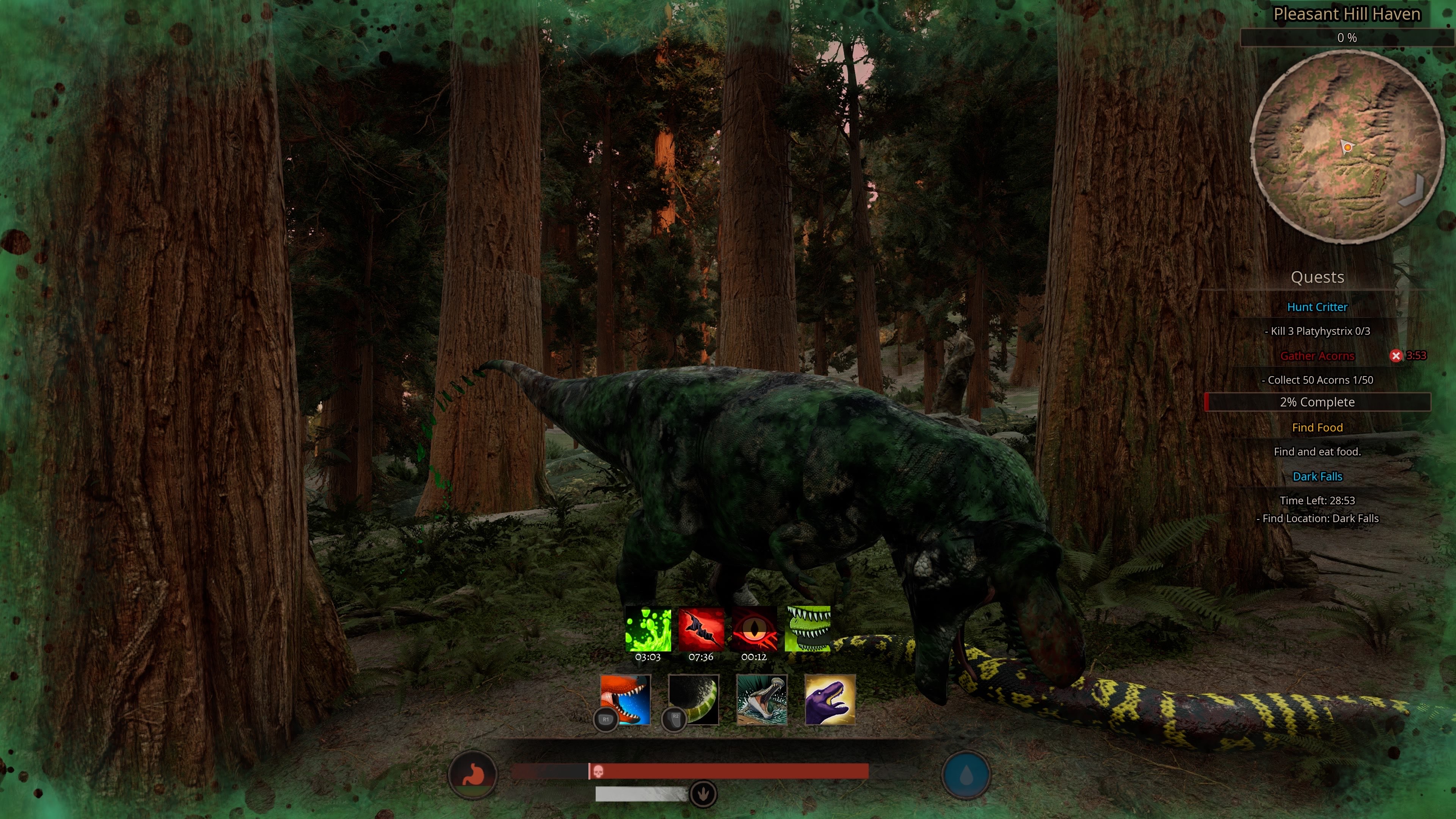Open the Find Food quest
Image resolution: width=1456 pixels, height=819 pixels.
[1318, 427]
